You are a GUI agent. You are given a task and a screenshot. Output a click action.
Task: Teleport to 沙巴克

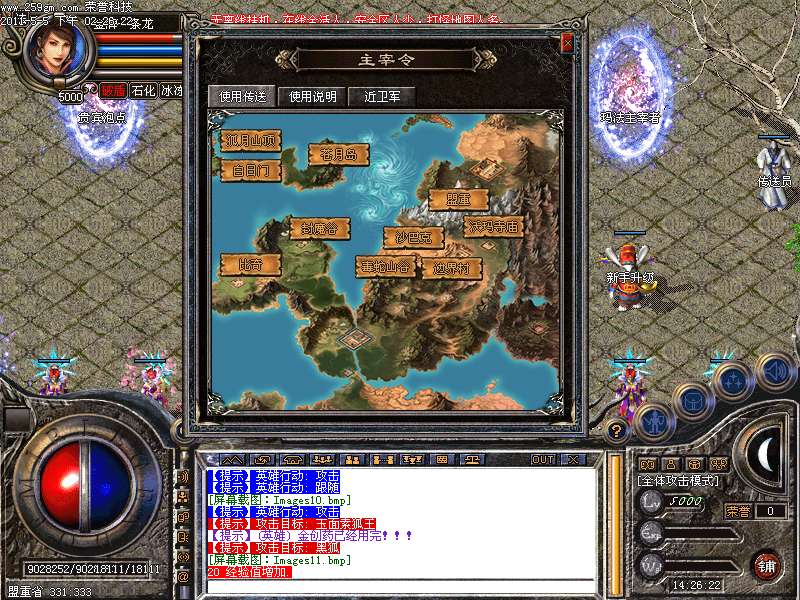413,238
